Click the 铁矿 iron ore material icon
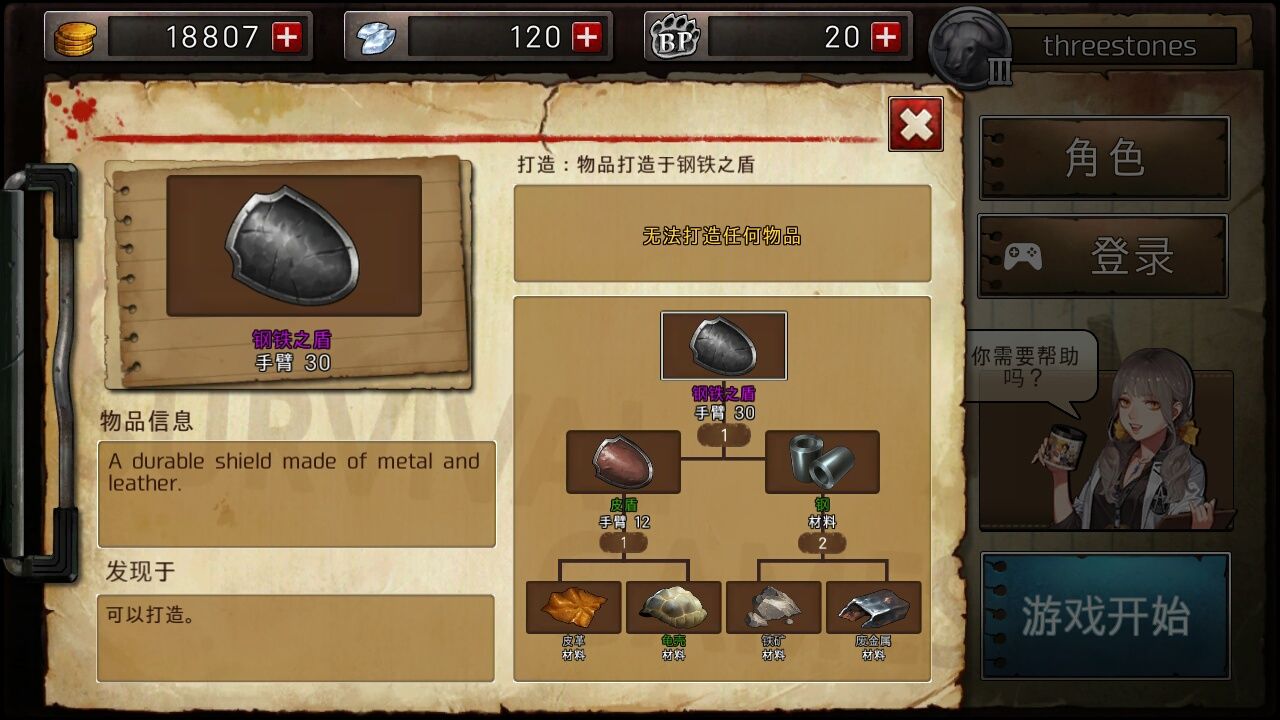The image size is (1280, 720). [773, 606]
